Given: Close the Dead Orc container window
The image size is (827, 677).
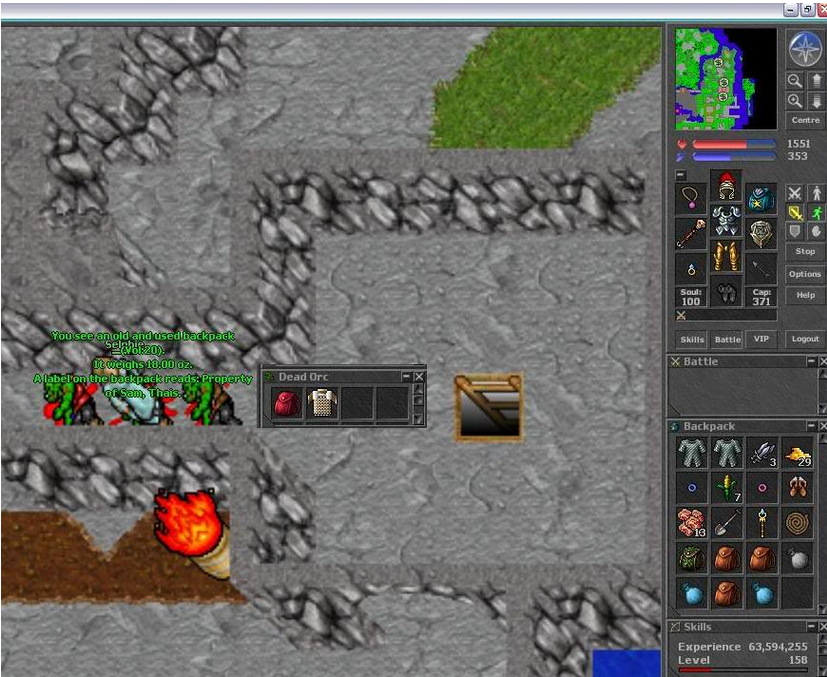Looking at the screenshot, I should [419, 377].
